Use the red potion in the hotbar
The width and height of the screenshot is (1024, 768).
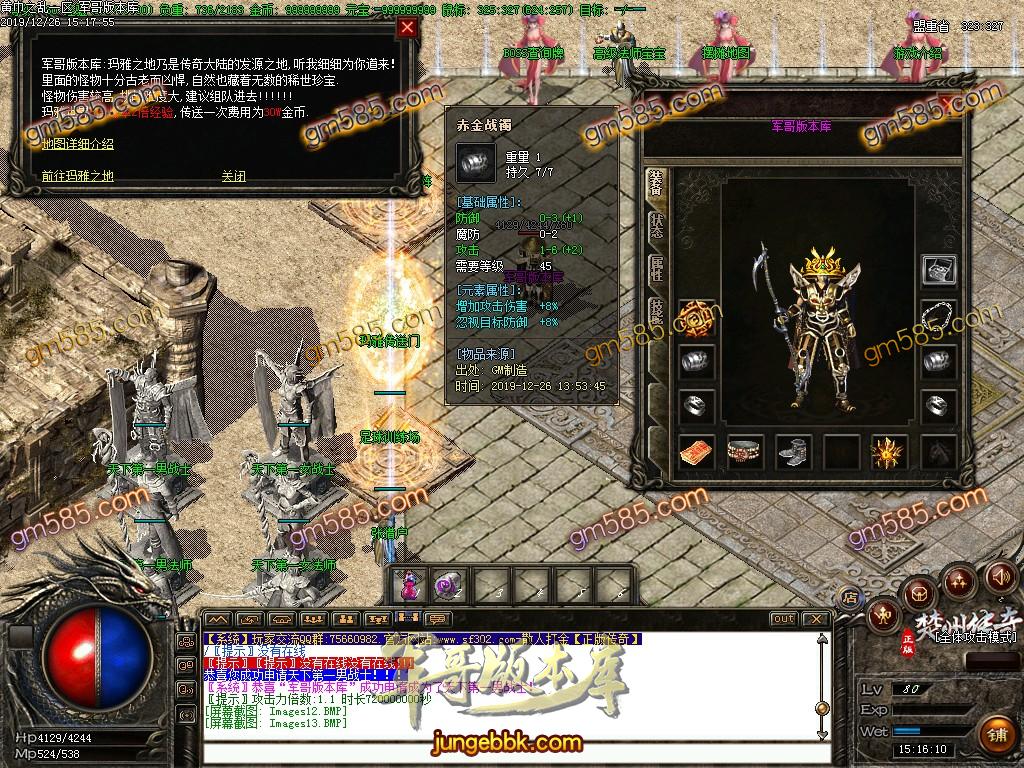(409, 582)
